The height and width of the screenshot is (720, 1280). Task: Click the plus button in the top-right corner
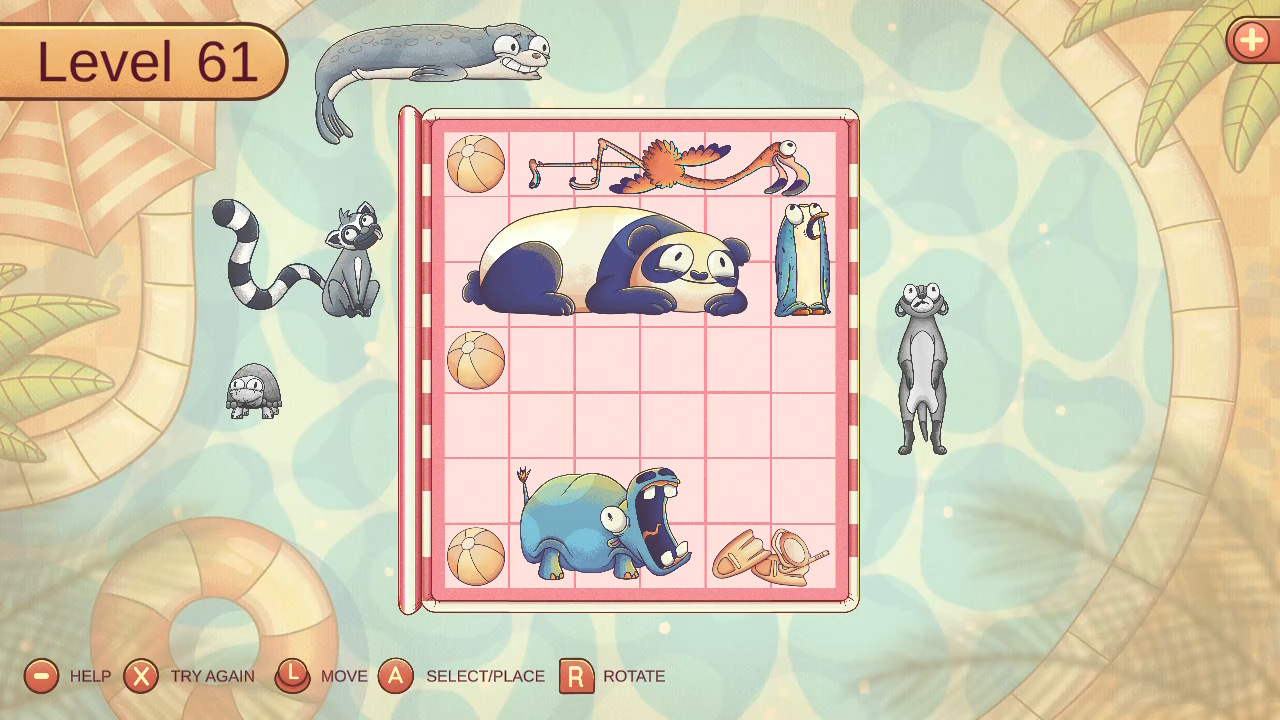(1252, 42)
